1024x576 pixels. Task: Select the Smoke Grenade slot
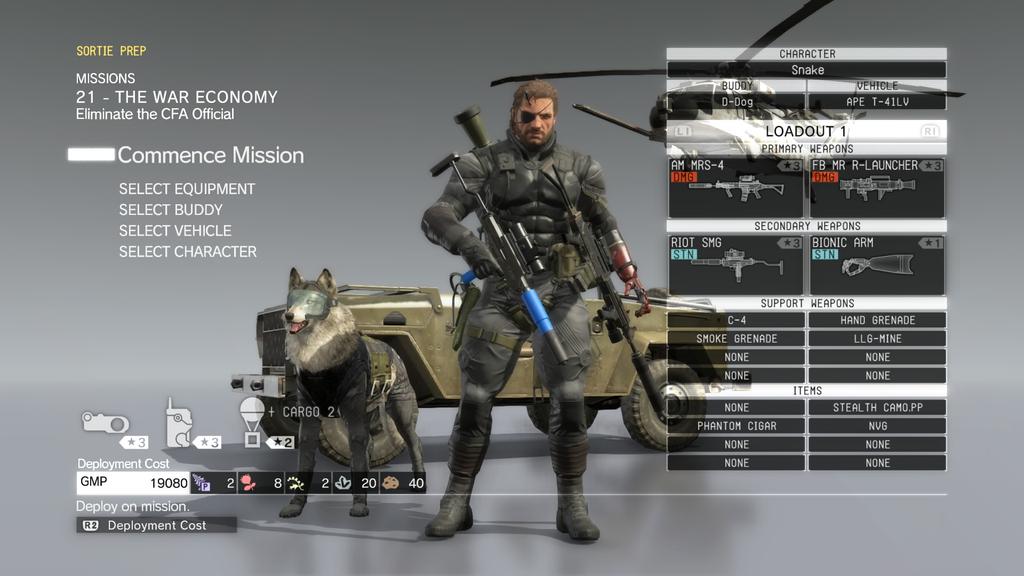point(736,339)
